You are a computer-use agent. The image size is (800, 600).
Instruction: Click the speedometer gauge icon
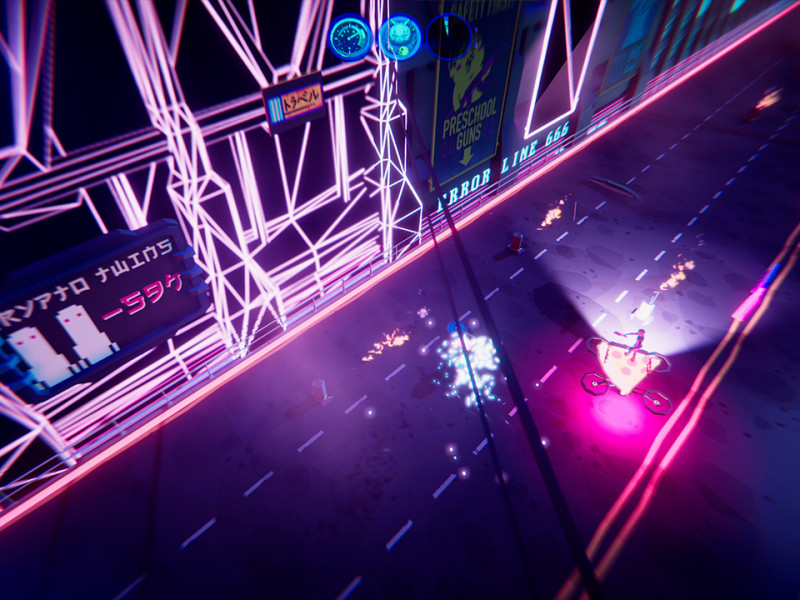(x=350, y=37)
